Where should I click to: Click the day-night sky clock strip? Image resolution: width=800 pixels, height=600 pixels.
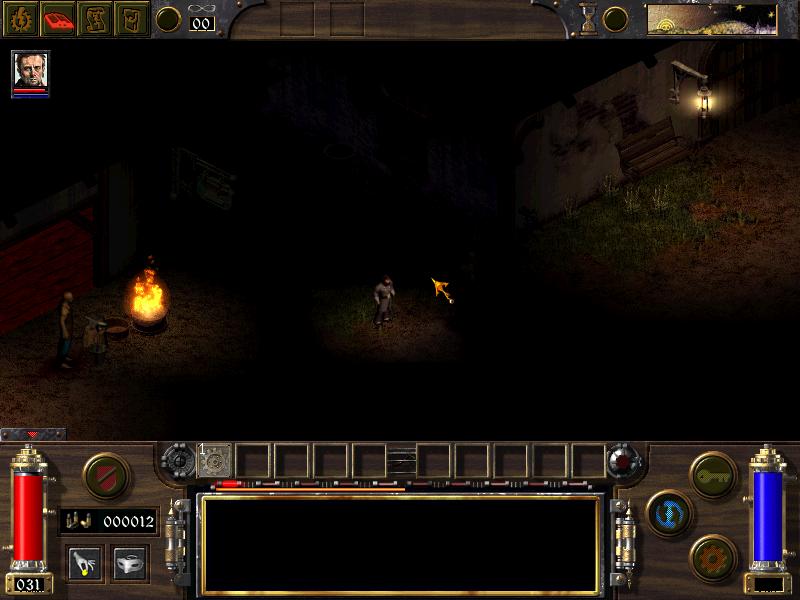pyautogui.click(x=711, y=18)
